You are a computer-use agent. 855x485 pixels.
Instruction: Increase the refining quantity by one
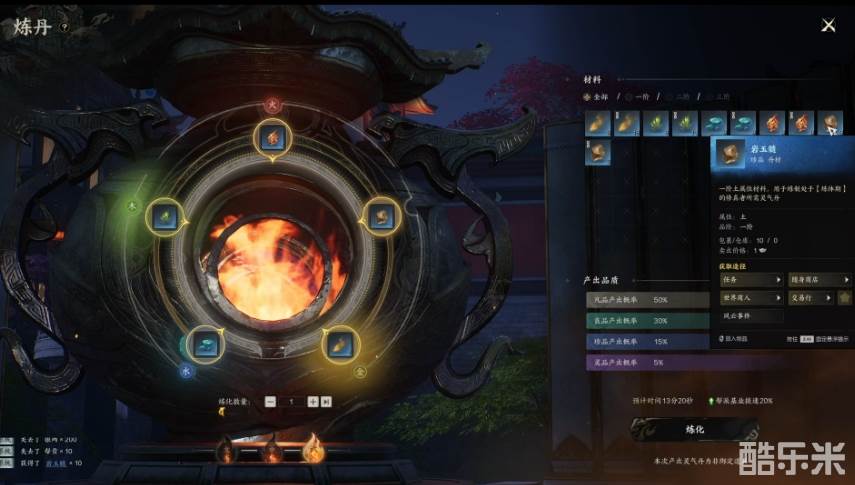pos(313,401)
